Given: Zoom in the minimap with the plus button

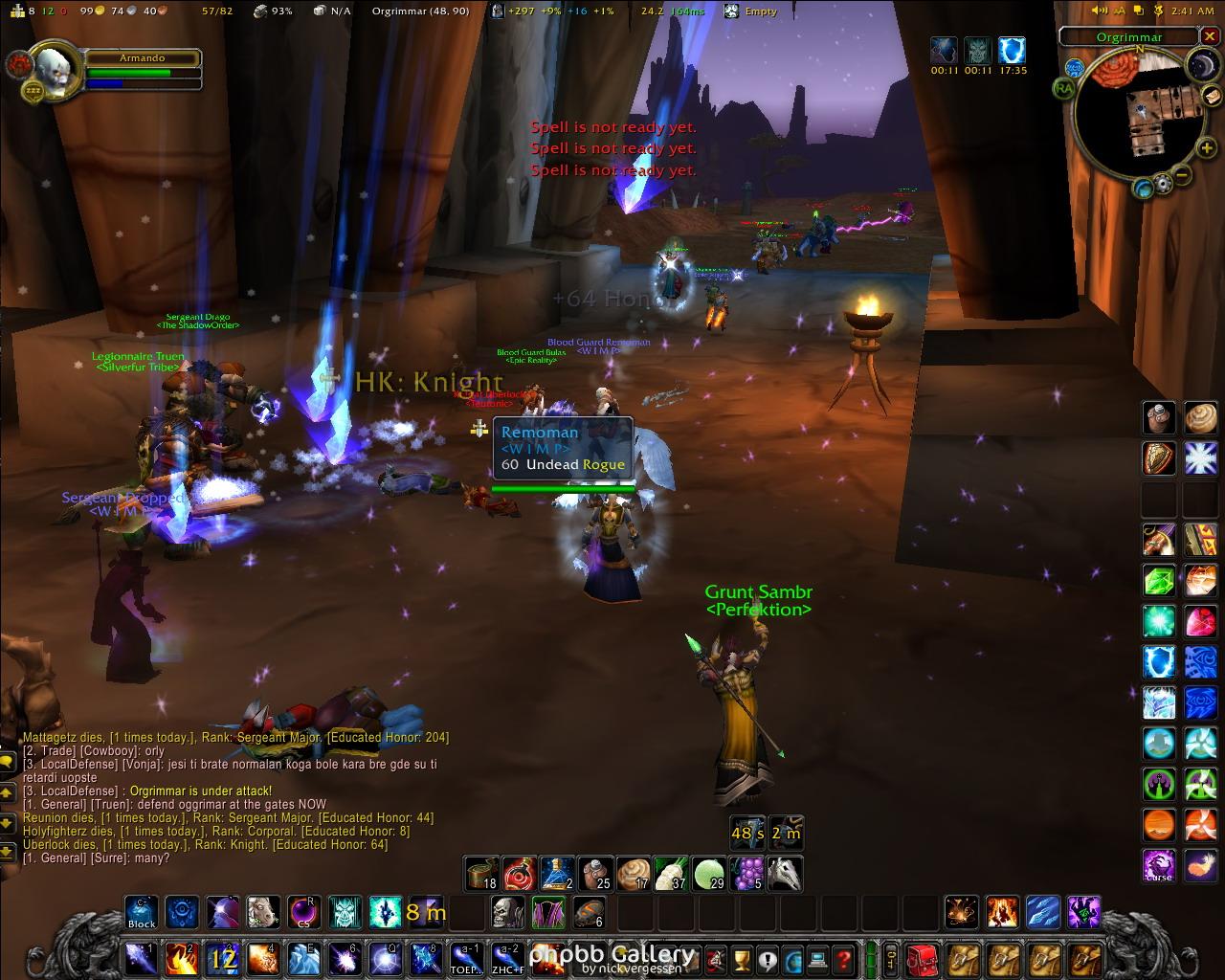Looking at the screenshot, I should click(x=1206, y=147).
